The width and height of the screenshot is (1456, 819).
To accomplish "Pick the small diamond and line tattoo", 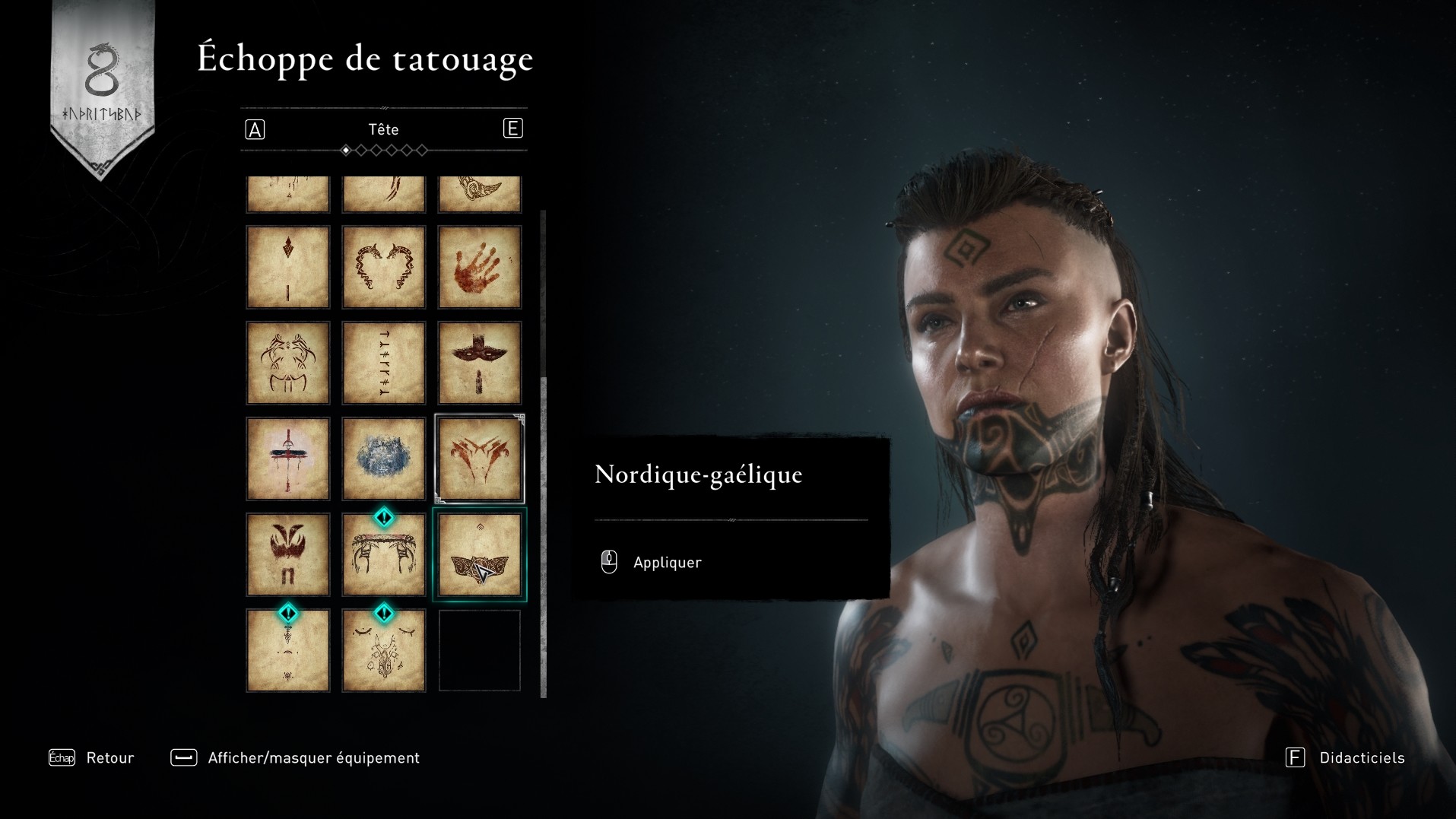I will tap(287, 267).
